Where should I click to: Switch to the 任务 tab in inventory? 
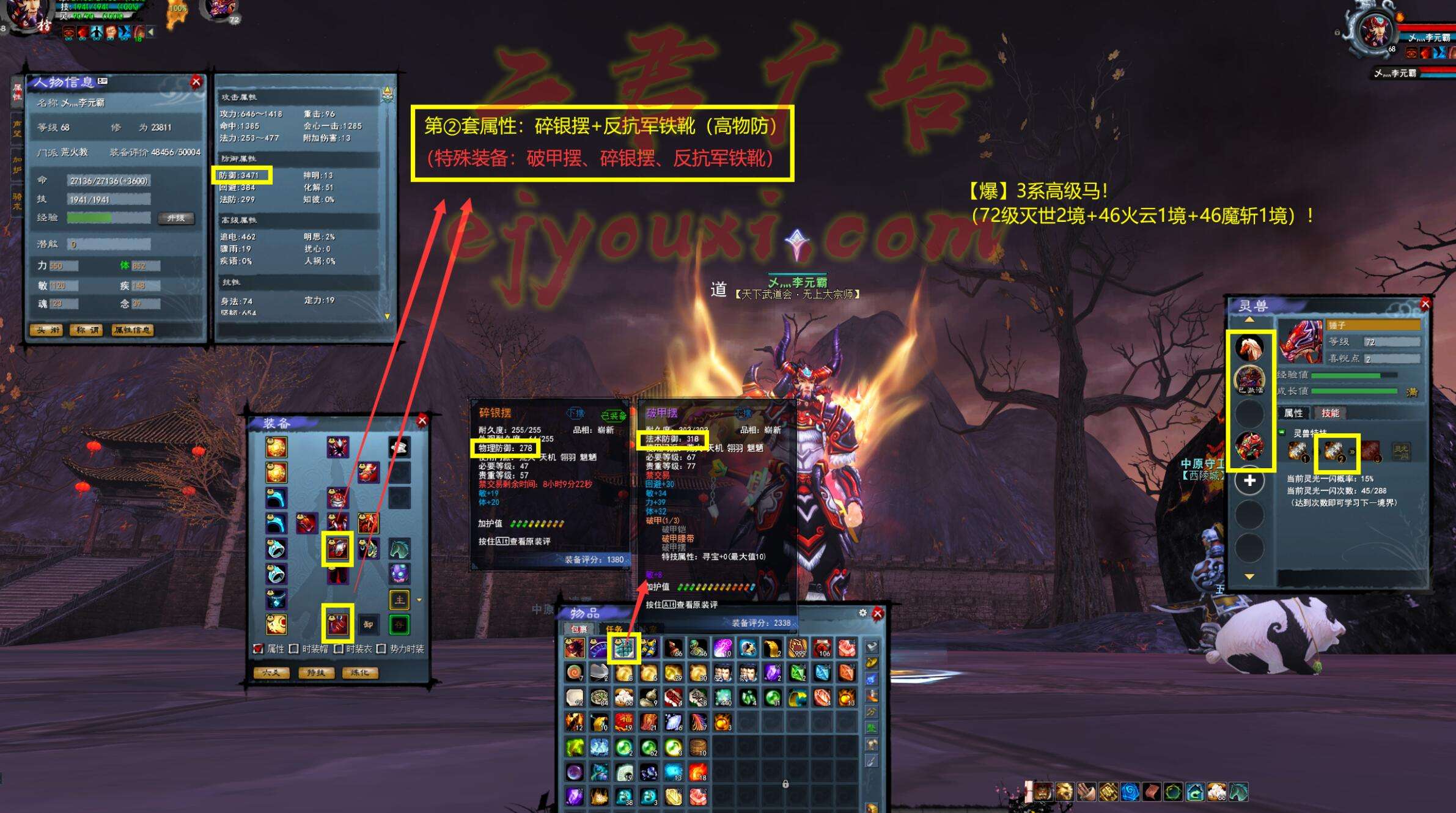point(614,628)
